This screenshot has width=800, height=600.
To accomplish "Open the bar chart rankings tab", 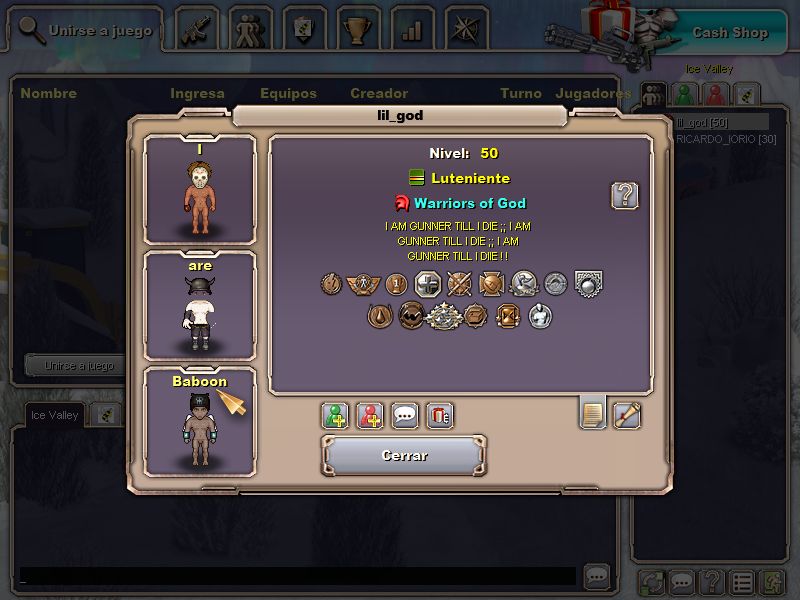I will coord(412,28).
